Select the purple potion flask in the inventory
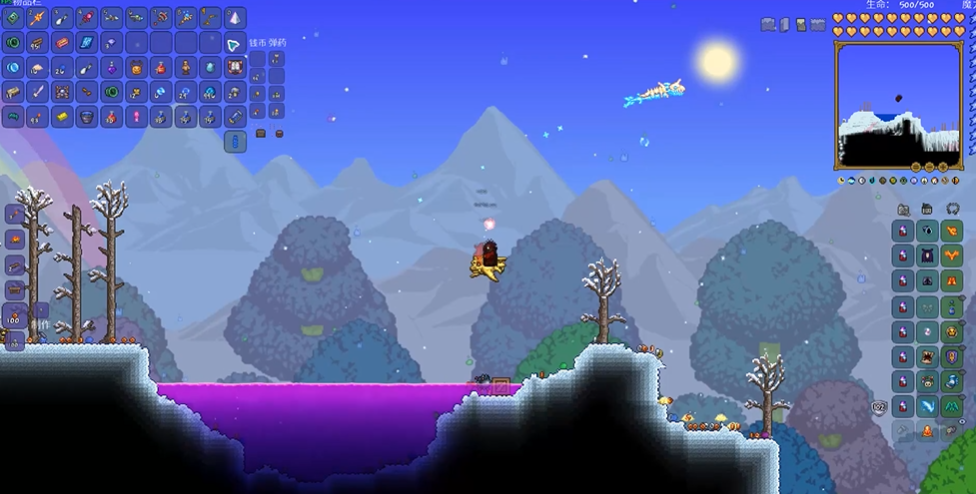Viewport: 976px width, 494px height. coord(111,67)
